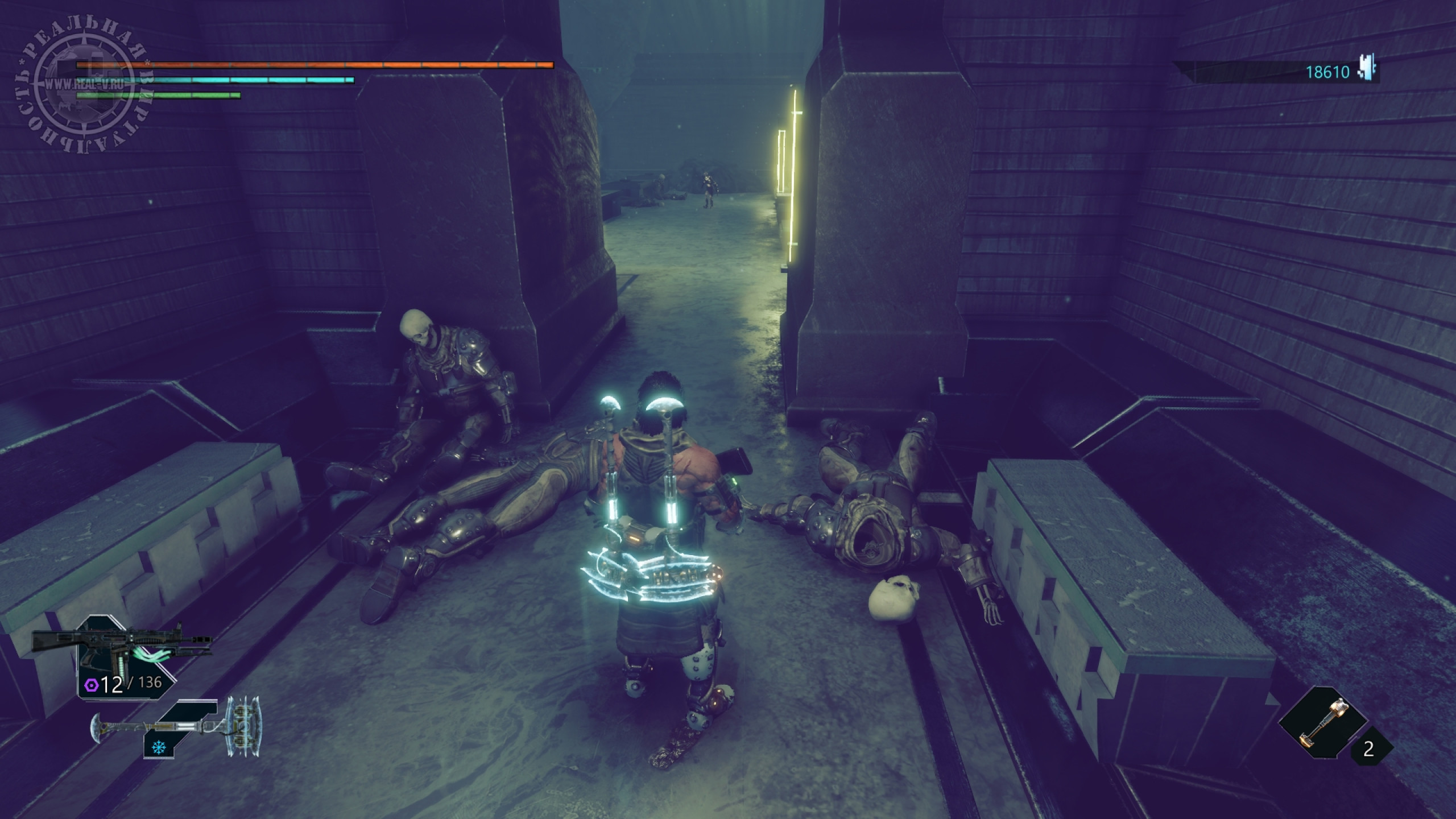Use the hammer consumable item slot
Image resolution: width=1456 pixels, height=819 pixels.
[1325, 722]
